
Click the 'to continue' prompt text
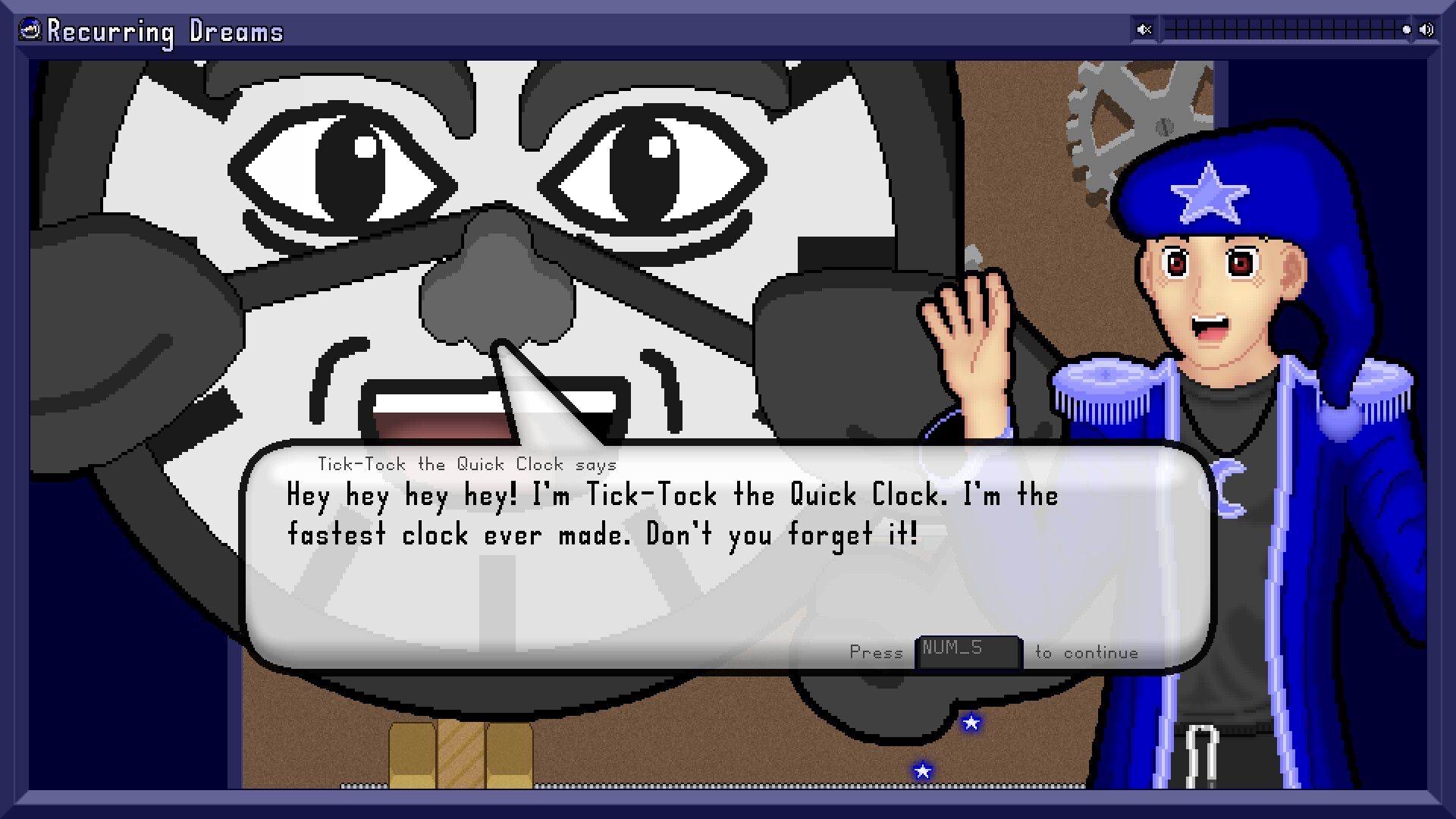[1086, 652]
